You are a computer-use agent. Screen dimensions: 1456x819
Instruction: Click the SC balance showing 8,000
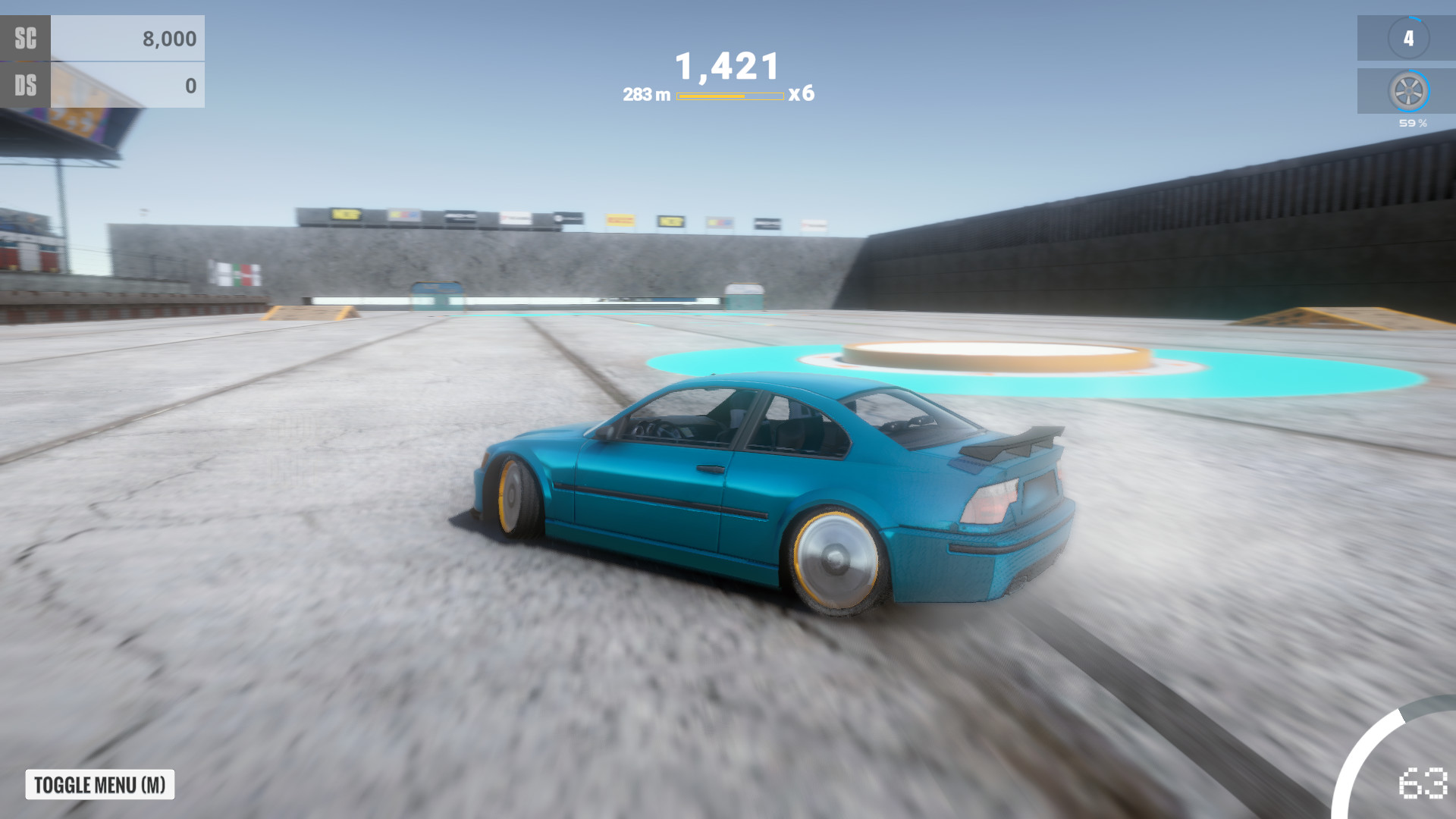(171, 38)
